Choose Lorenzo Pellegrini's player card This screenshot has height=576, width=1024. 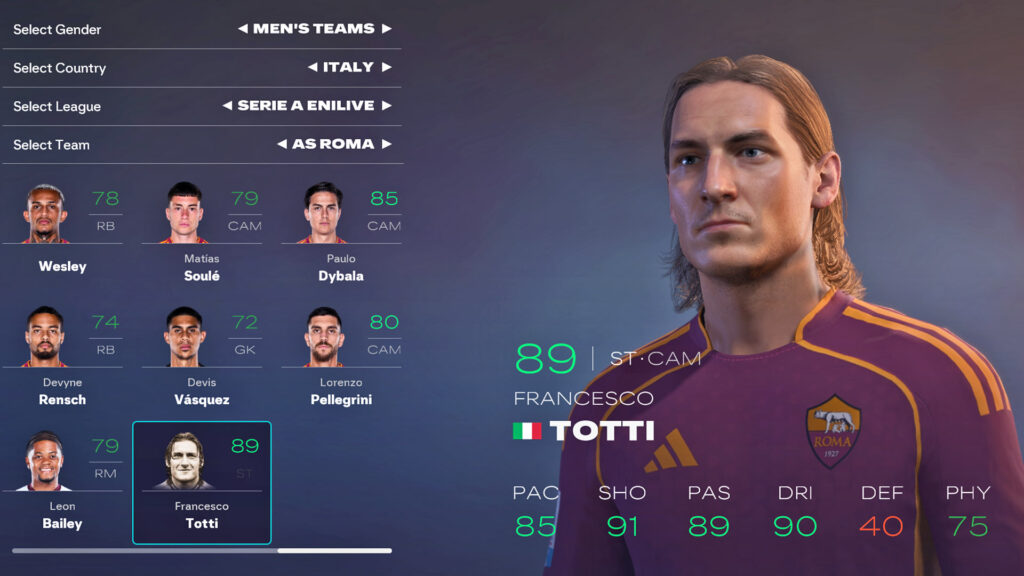click(340, 355)
